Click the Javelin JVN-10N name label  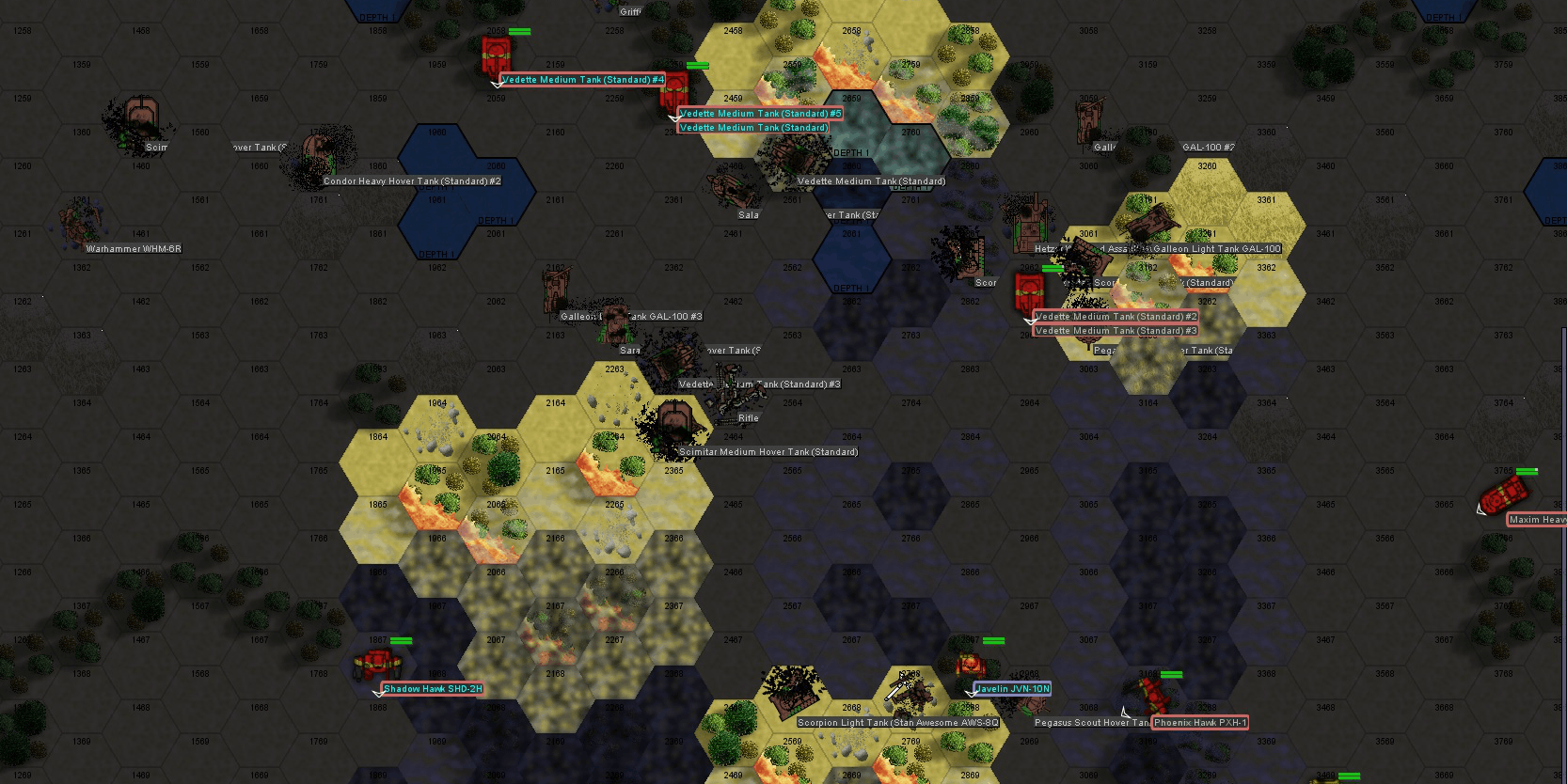pyautogui.click(x=1013, y=689)
